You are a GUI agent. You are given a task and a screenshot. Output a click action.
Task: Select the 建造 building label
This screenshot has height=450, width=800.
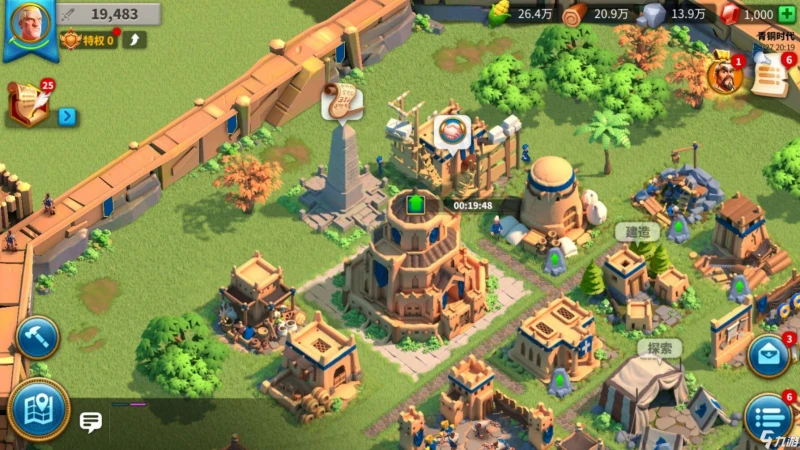click(x=637, y=231)
